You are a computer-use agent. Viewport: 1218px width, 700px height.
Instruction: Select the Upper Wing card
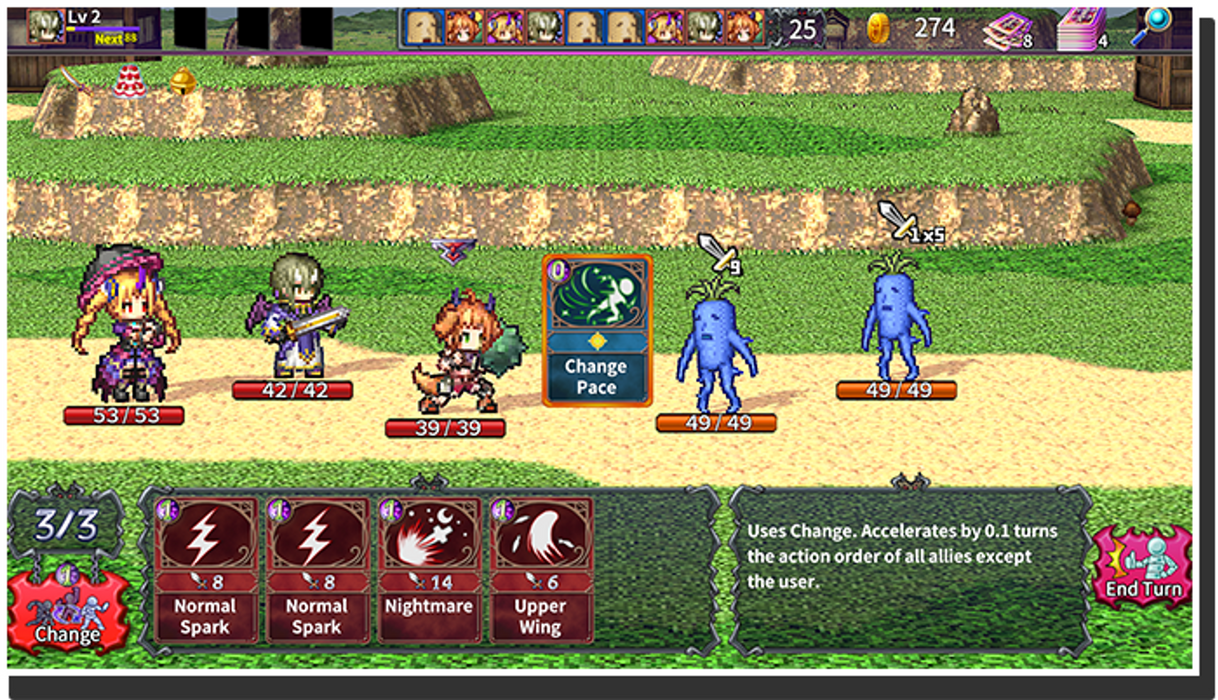pos(541,570)
